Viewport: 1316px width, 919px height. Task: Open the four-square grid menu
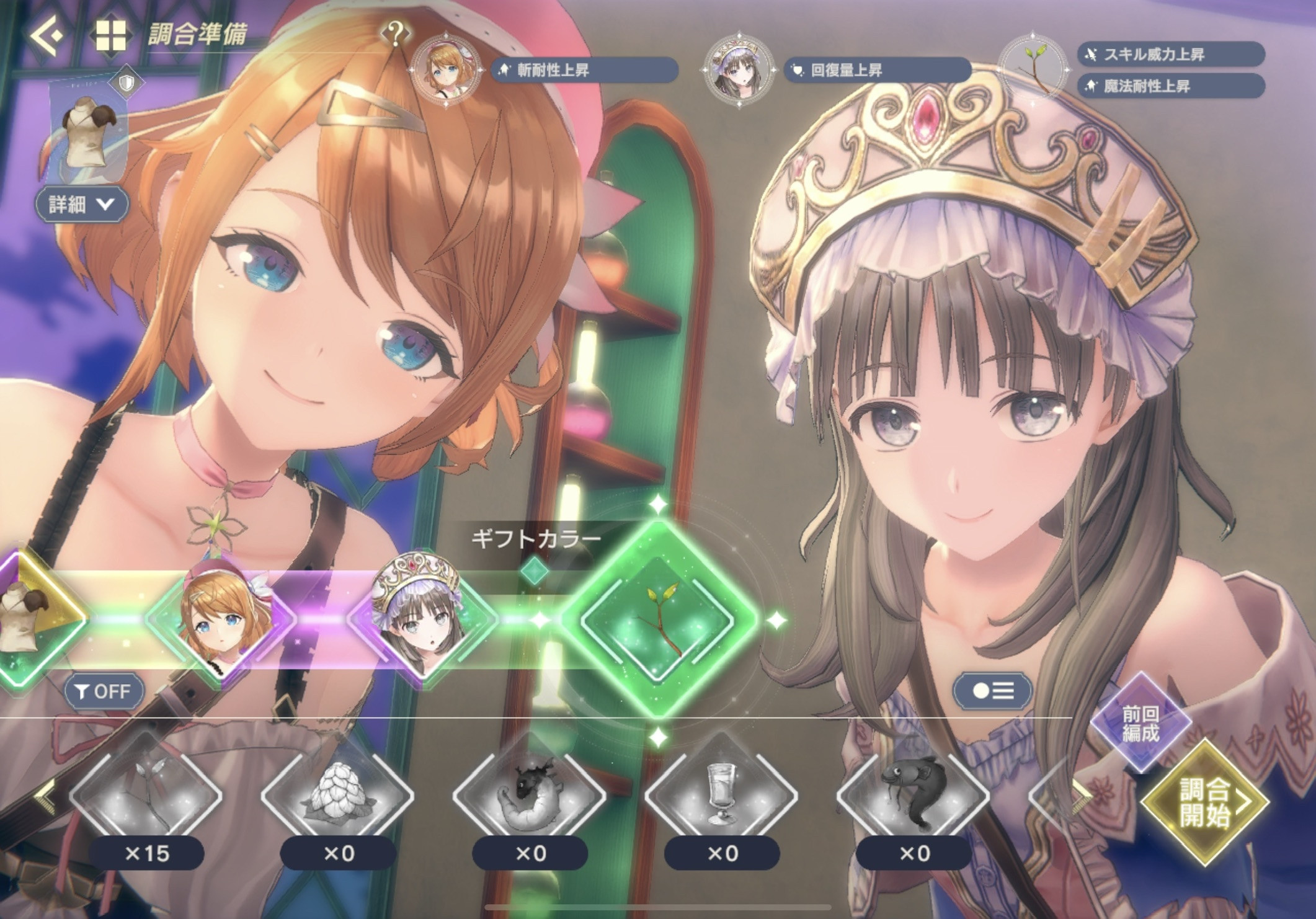(111, 35)
